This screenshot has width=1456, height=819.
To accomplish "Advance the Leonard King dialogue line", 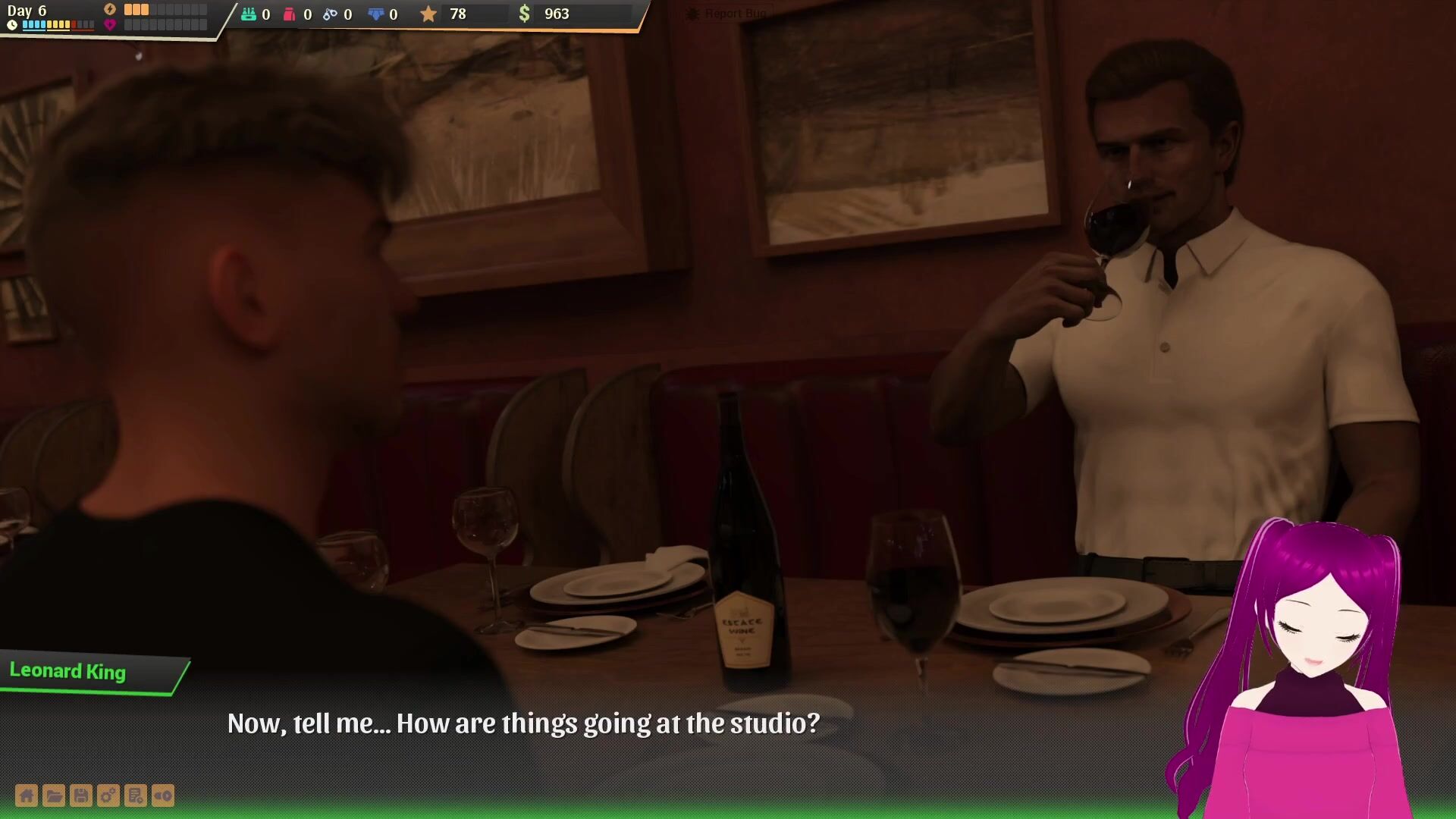I will point(523,723).
